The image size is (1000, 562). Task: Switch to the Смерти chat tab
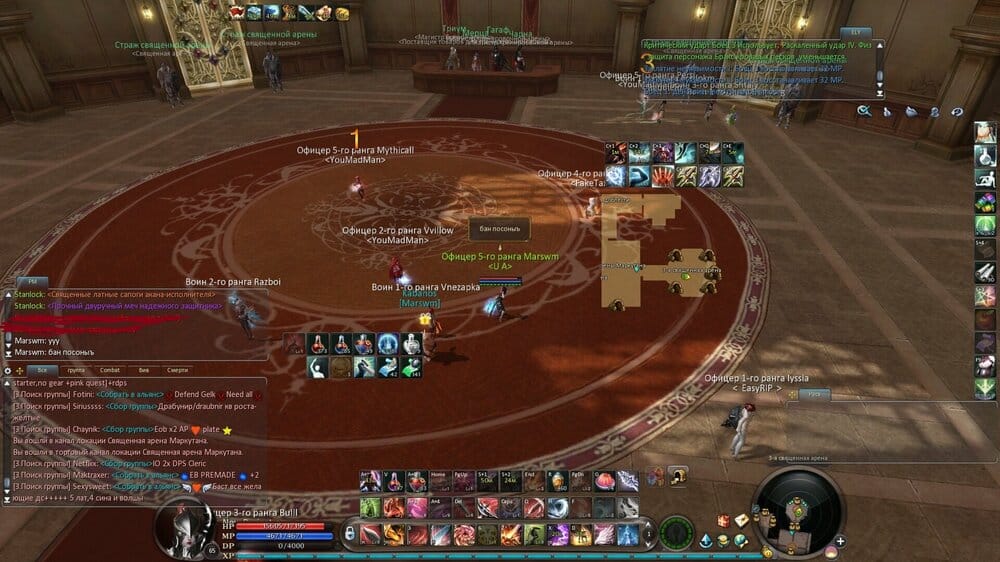[x=178, y=370]
